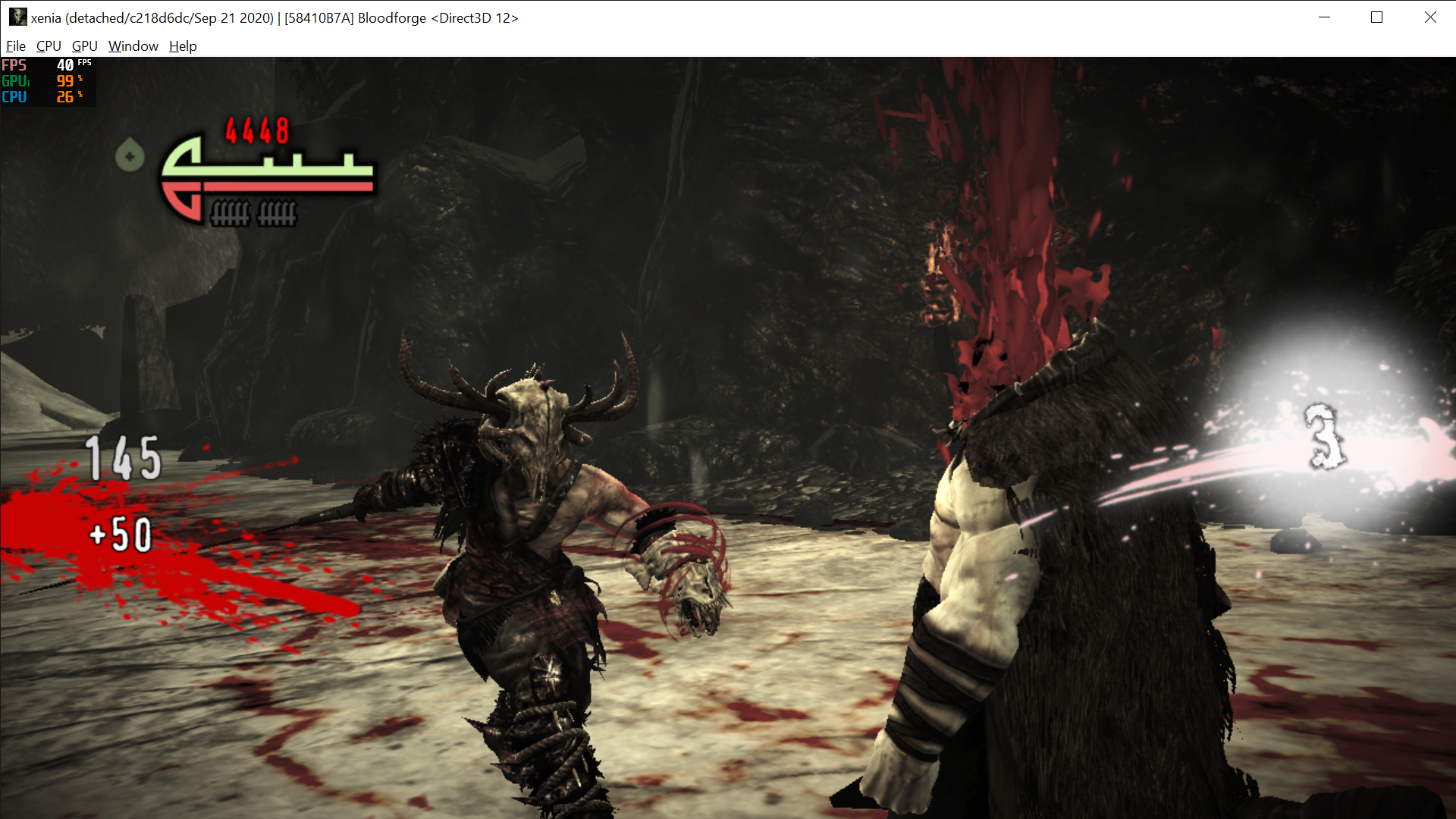Click the red score 4448 display
The image size is (1456, 819).
click(x=256, y=131)
